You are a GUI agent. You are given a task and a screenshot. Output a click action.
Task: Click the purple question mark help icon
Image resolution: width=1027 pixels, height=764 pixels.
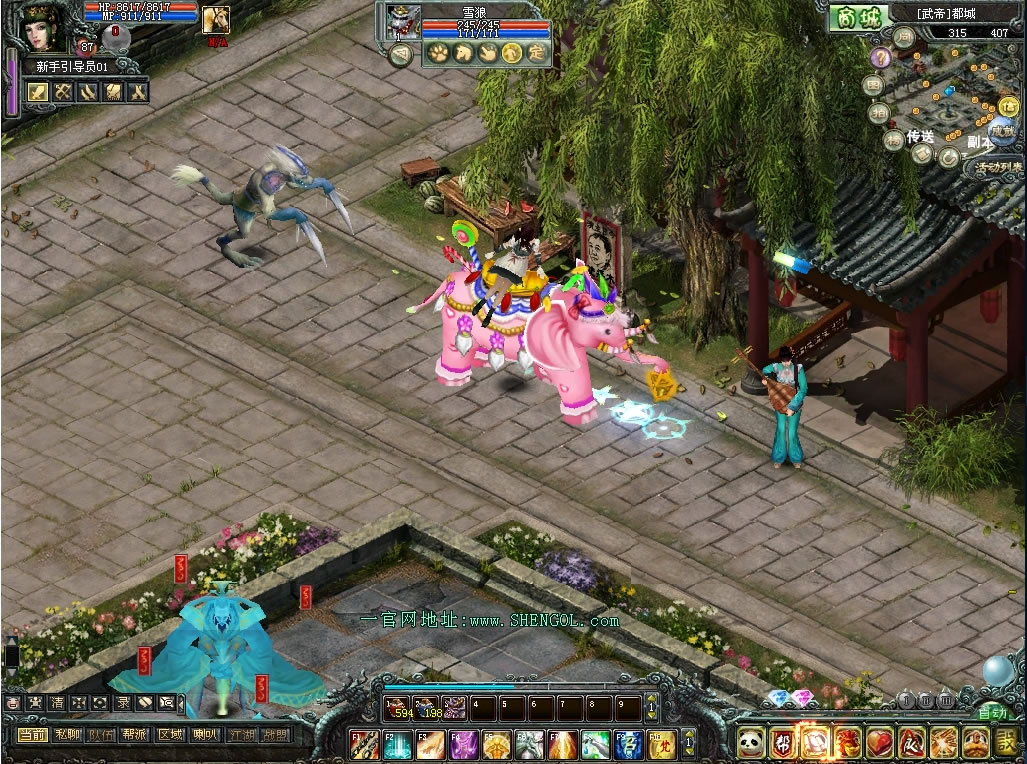click(879, 57)
